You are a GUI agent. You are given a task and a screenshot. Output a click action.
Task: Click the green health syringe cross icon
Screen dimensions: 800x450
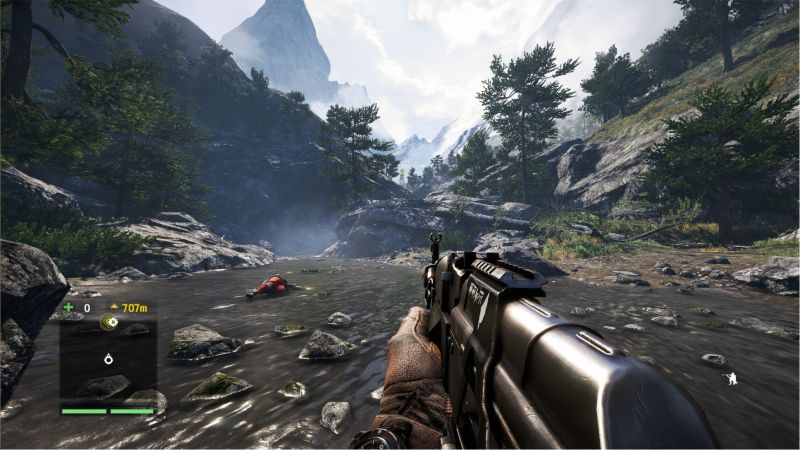tap(67, 307)
